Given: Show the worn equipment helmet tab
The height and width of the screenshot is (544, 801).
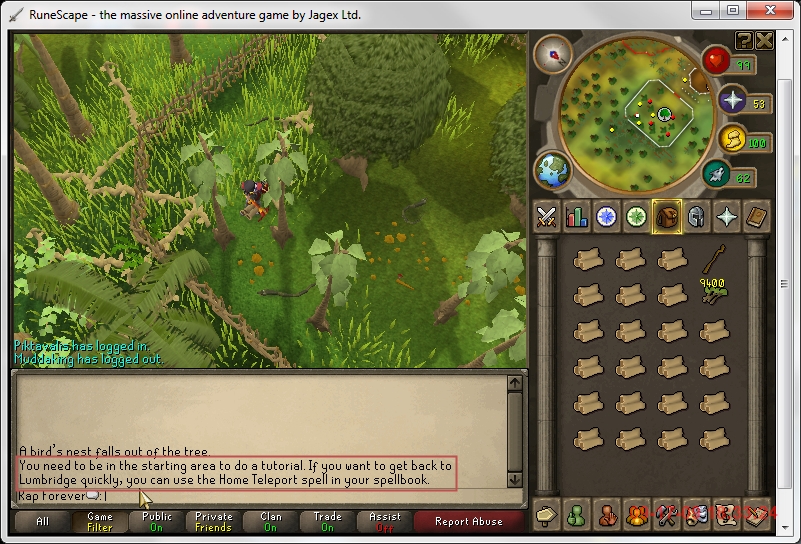Looking at the screenshot, I should (x=697, y=216).
